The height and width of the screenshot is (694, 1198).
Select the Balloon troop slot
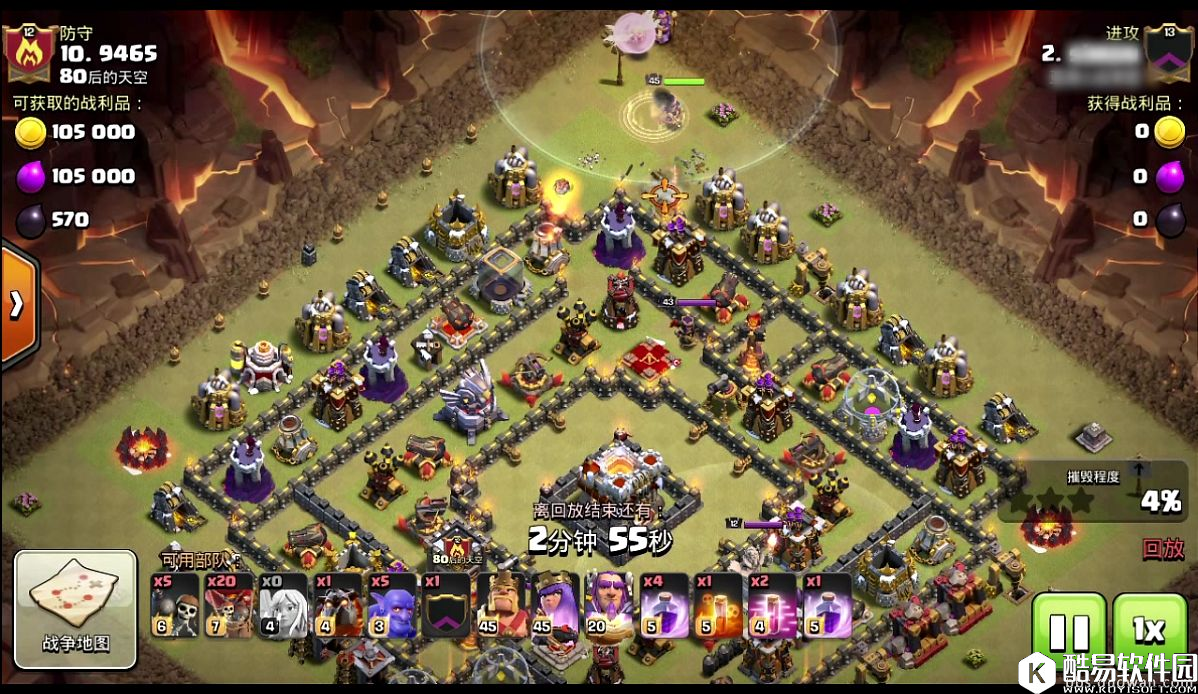point(229,606)
